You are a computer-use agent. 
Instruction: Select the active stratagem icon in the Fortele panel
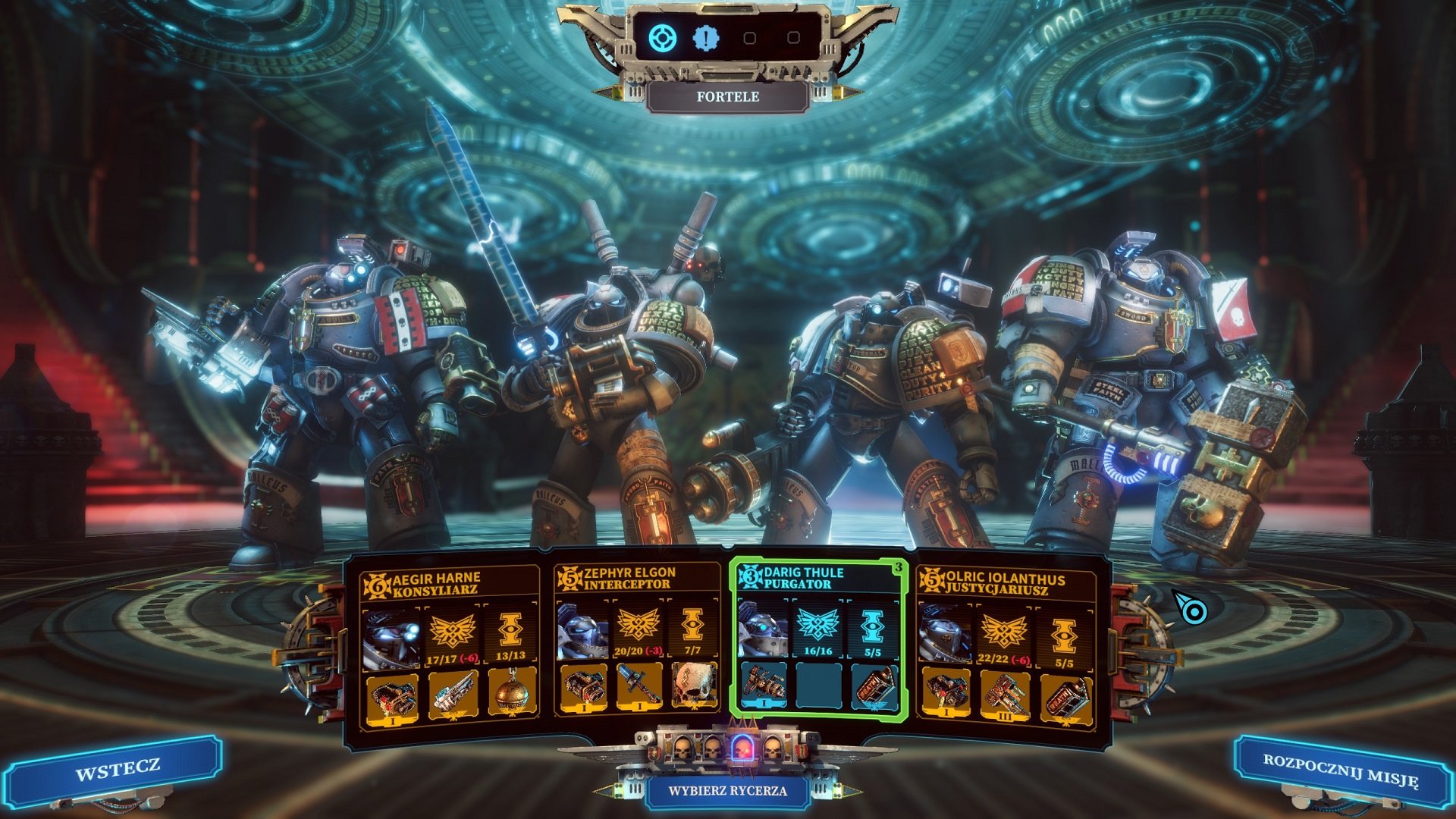click(x=661, y=38)
